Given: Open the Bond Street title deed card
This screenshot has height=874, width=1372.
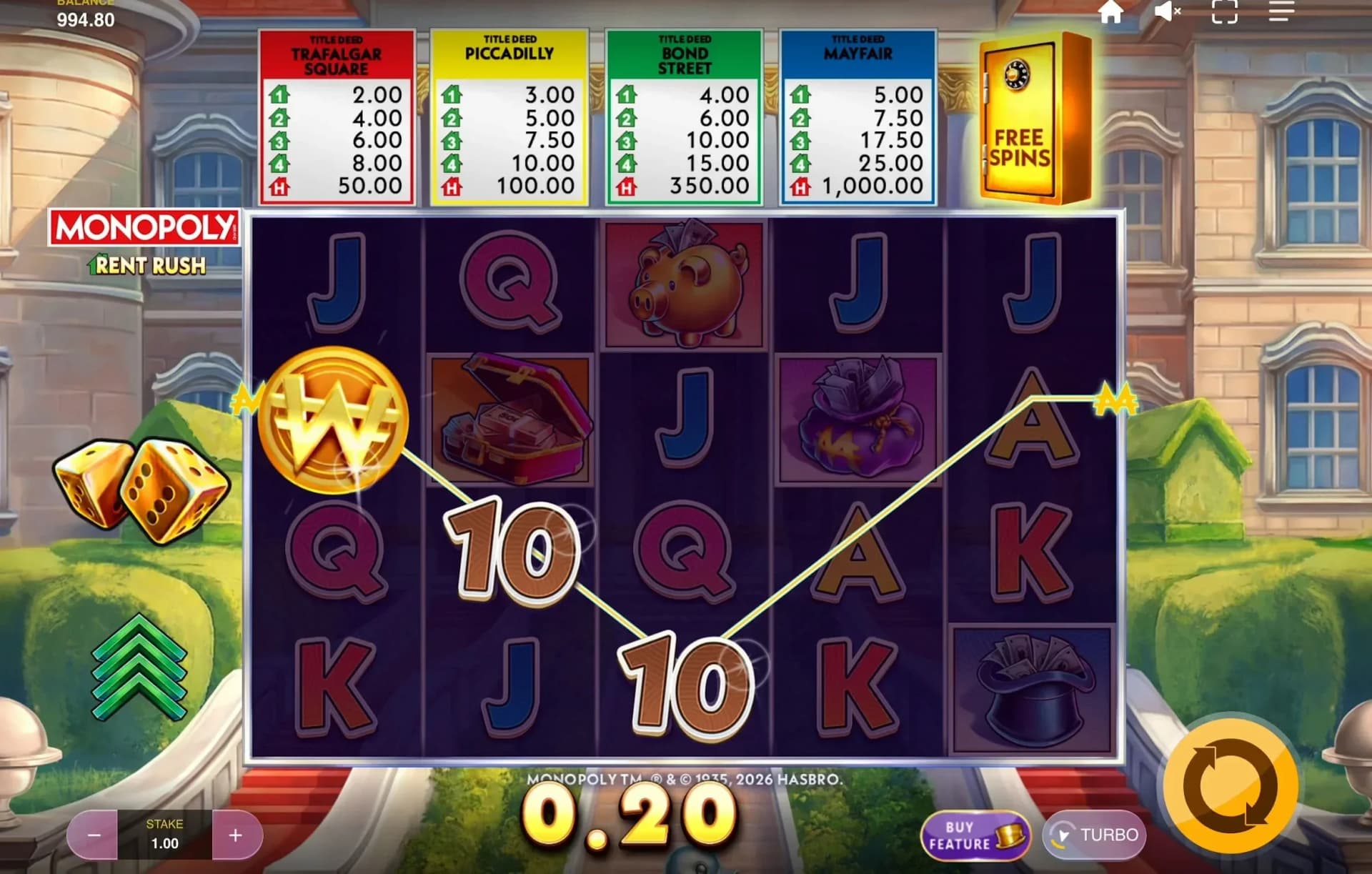Looking at the screenshot, I should pos(683,114).
